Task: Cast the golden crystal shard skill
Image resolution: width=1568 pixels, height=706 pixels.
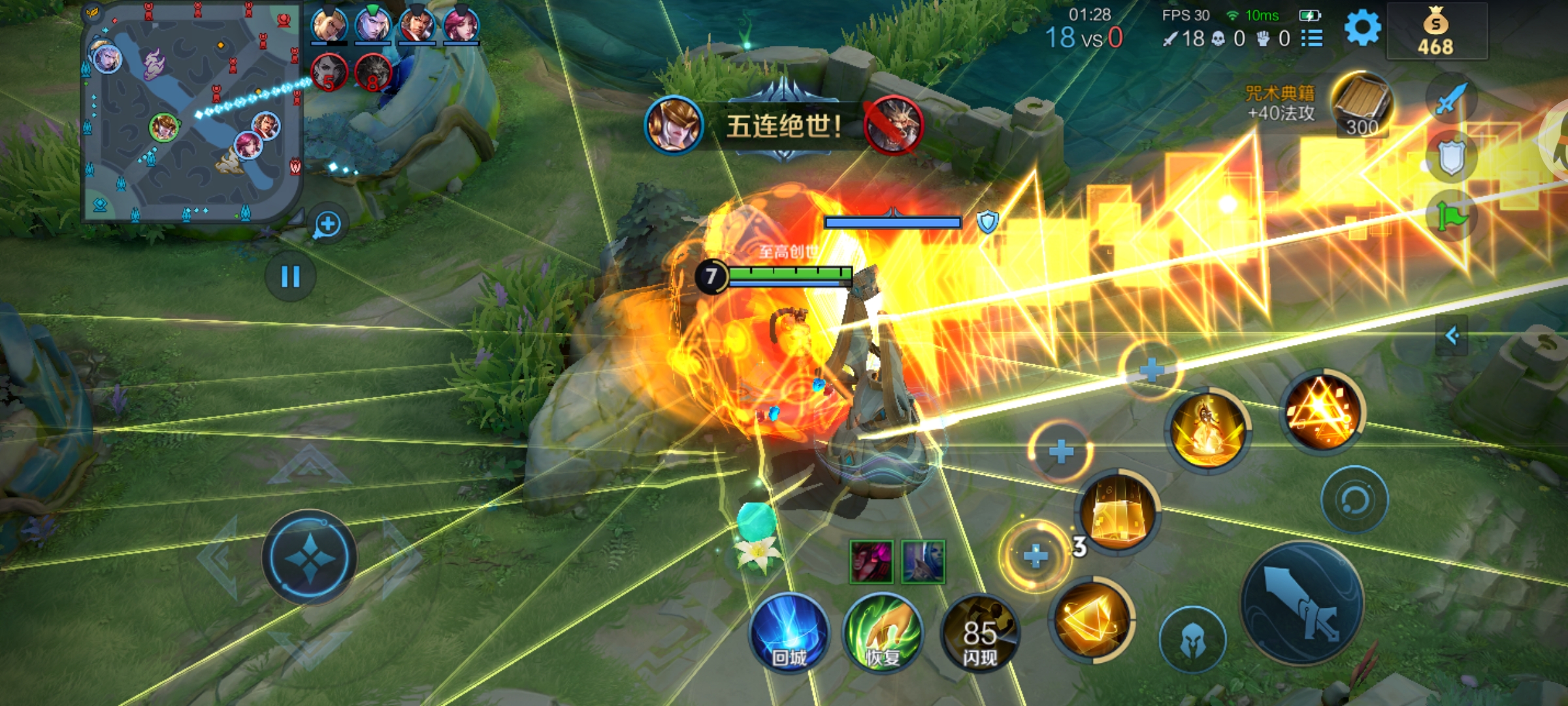Action: [x=1090, y=618]
